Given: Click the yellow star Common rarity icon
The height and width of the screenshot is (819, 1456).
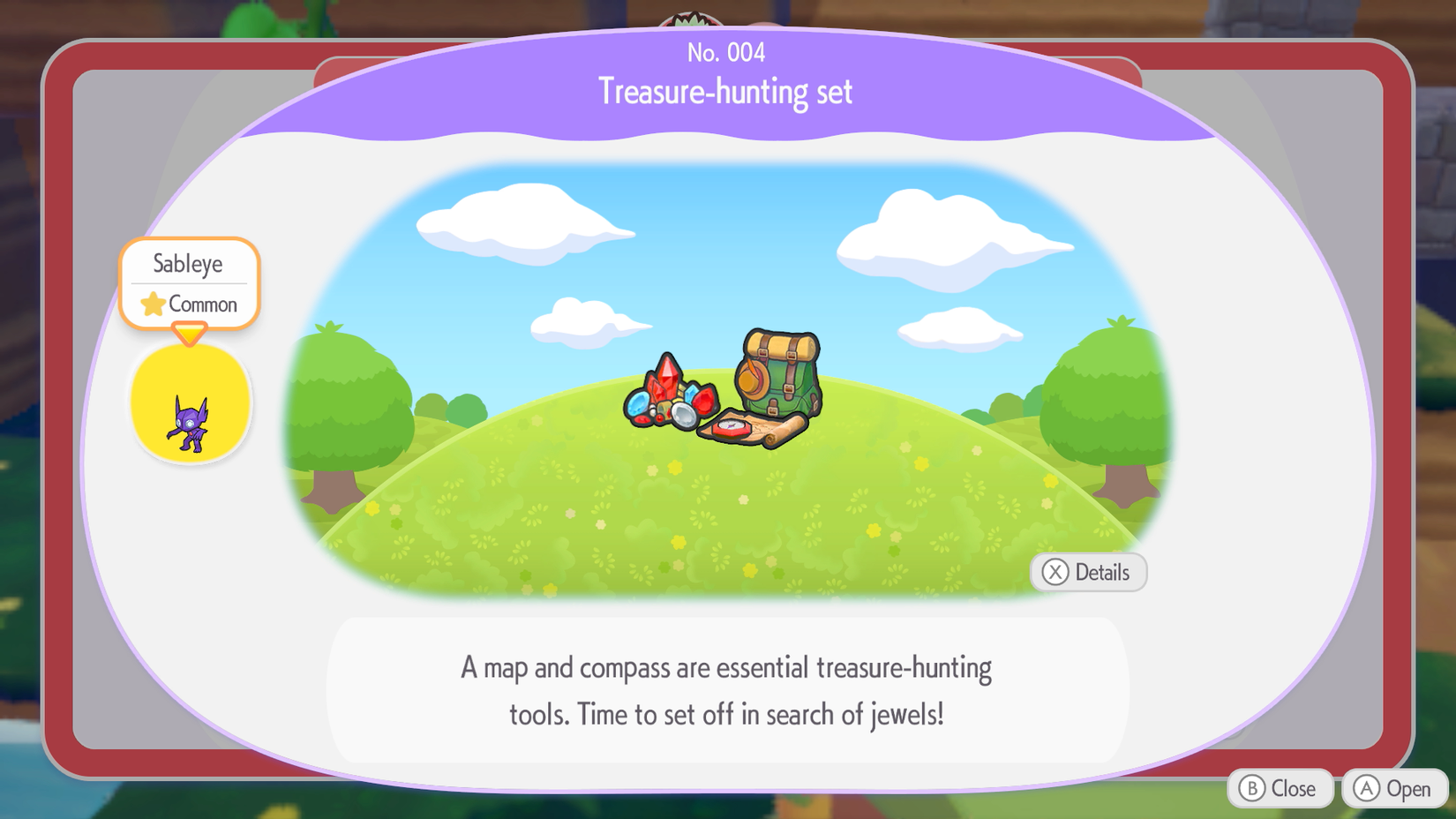Looking at the screenshot, I should [152, 304].
